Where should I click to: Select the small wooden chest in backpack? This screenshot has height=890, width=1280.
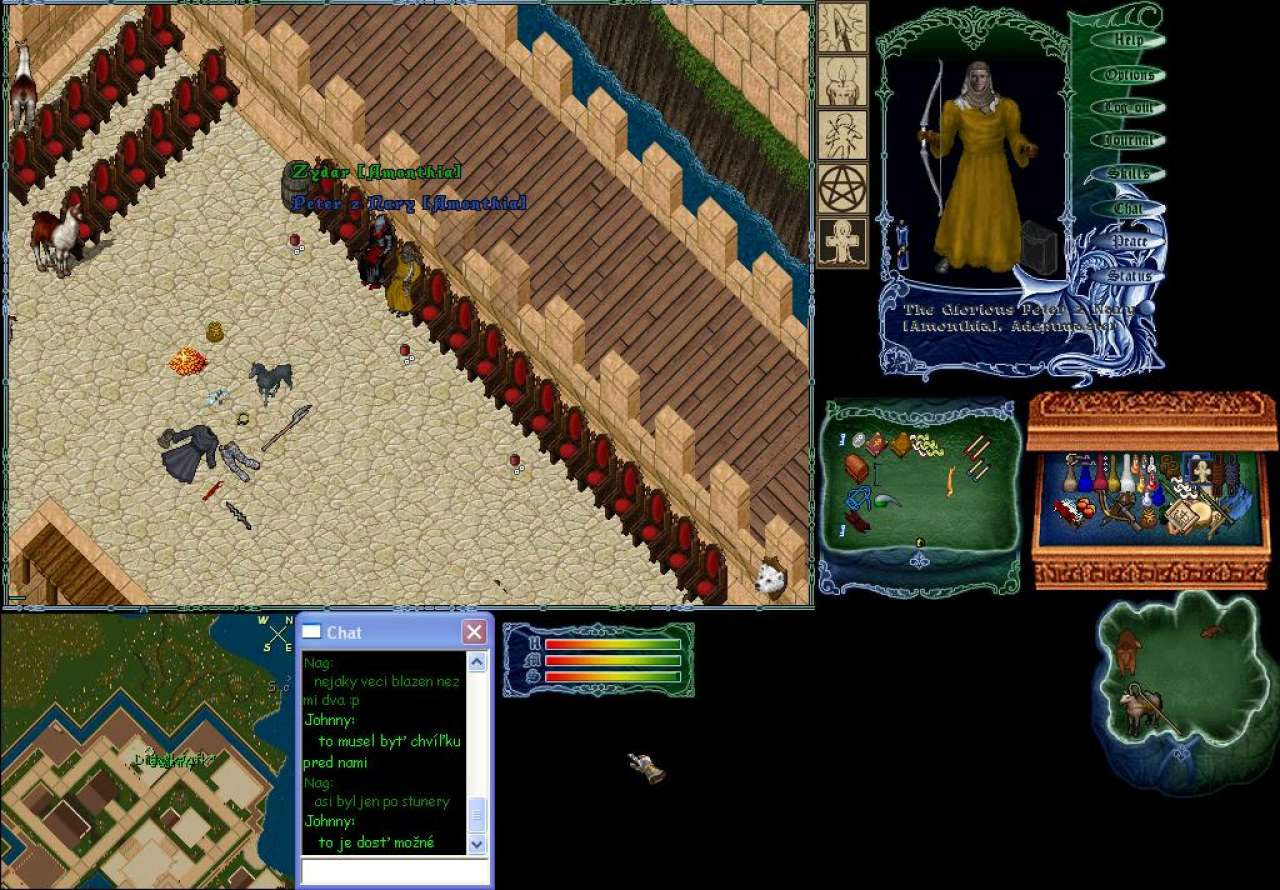tap(856, 468)
